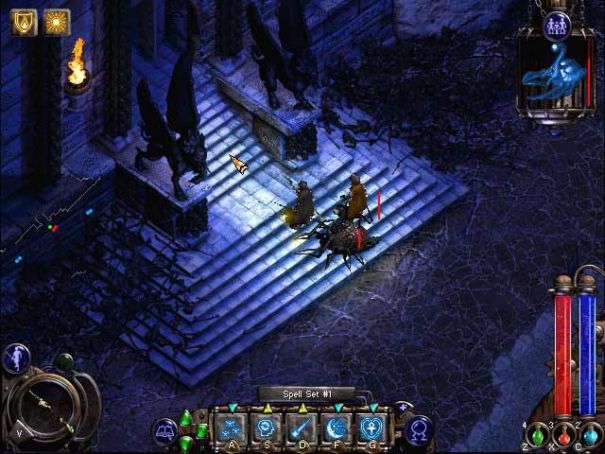Select the shield buff icon
The image size is (605, 454).
pos(23,22)
